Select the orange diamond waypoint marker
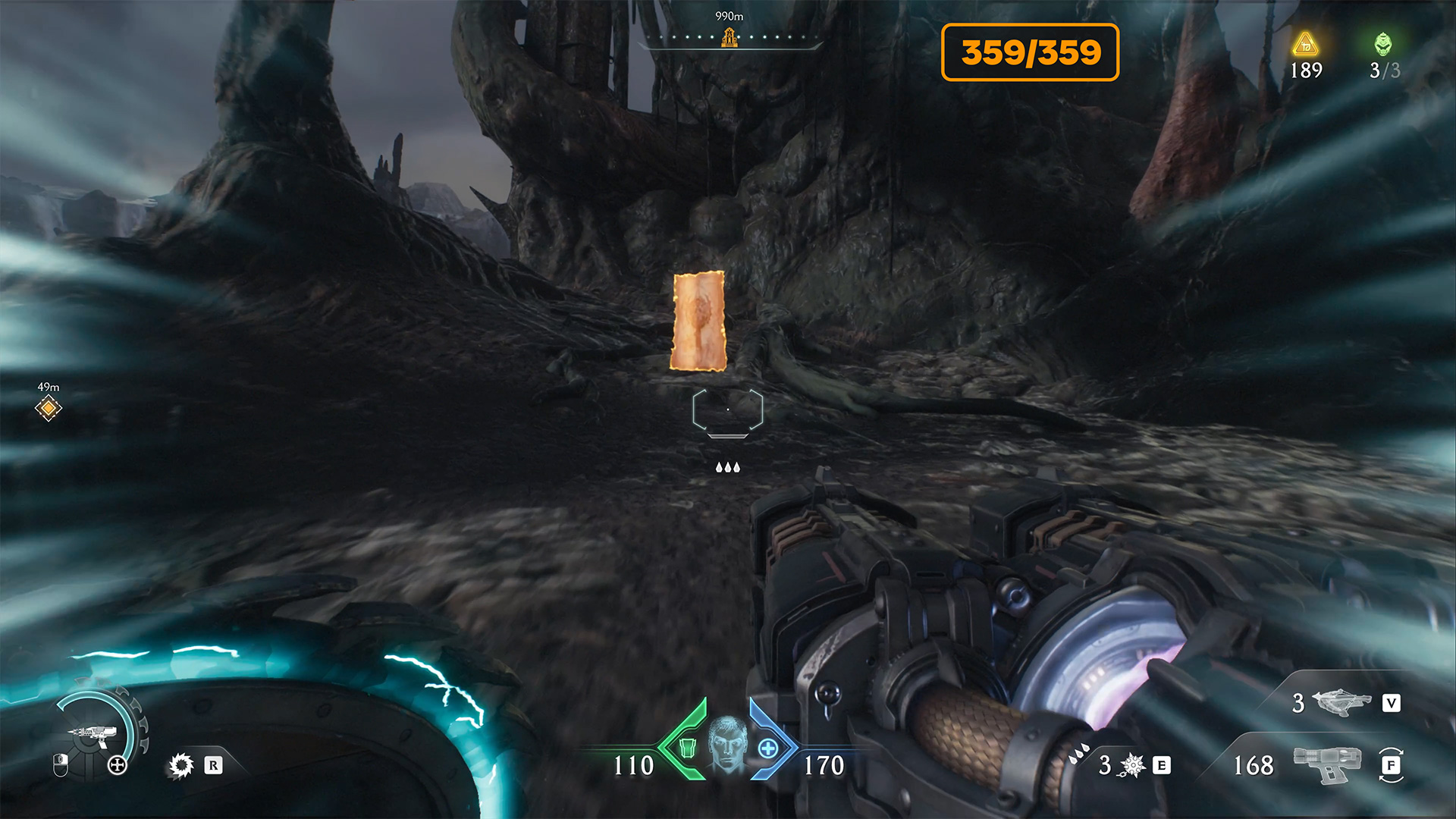 48,409
